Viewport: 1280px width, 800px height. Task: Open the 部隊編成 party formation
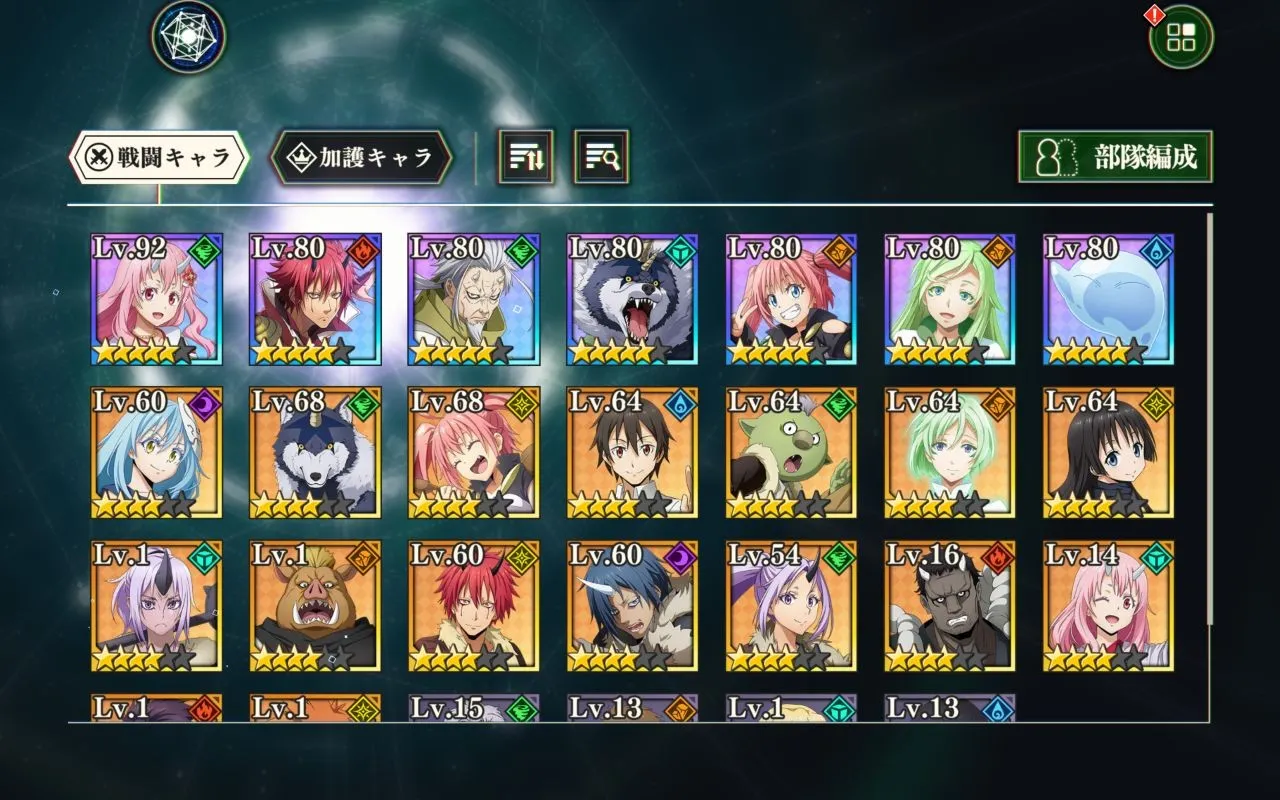tap(1115, 157)
